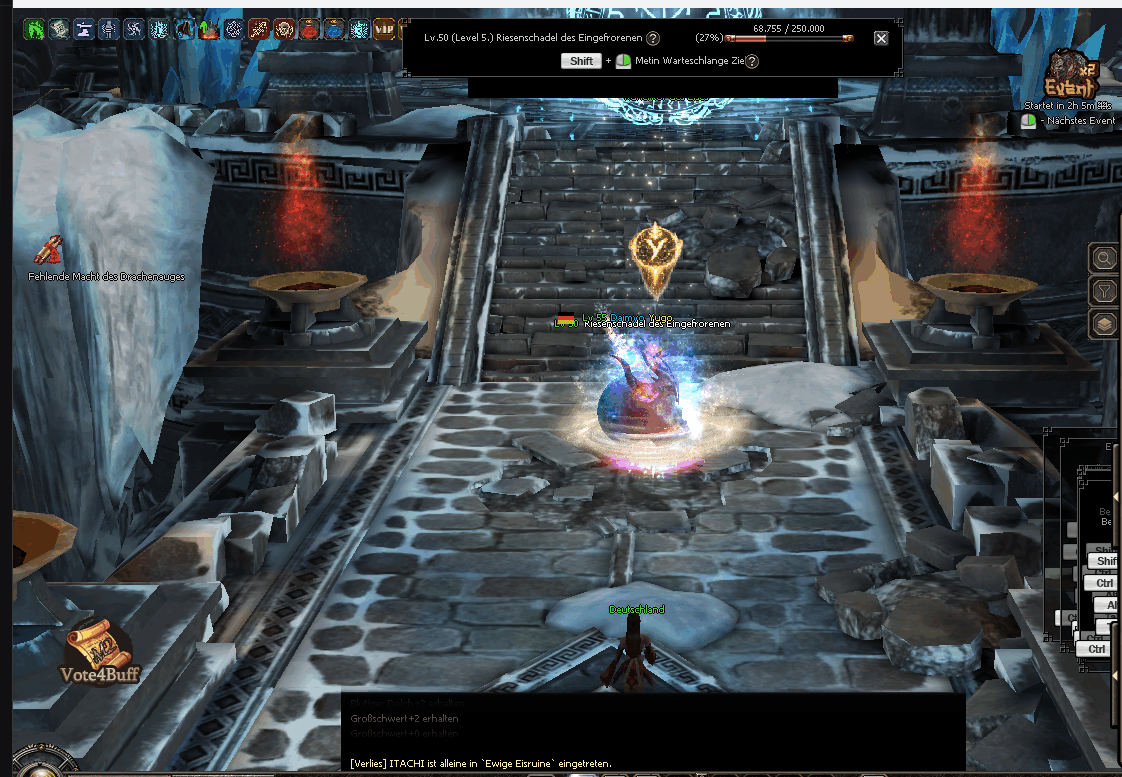This screenshot has width=1122, height=777.
Task: Open the x2 Event icon
Action: click(1067, 76)
